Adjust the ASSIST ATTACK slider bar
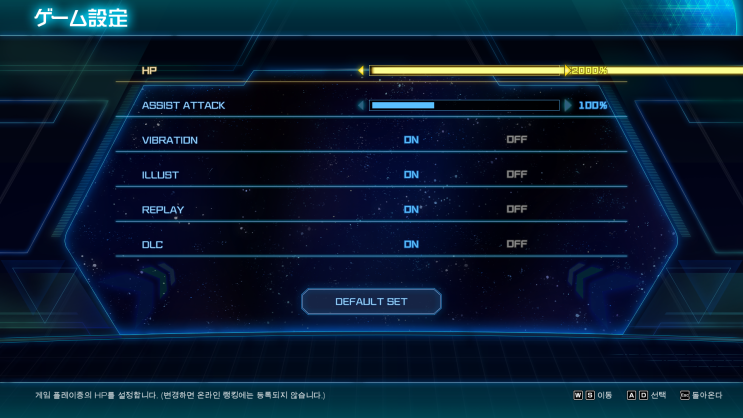The image size is (743, 418). pos(464,105)
